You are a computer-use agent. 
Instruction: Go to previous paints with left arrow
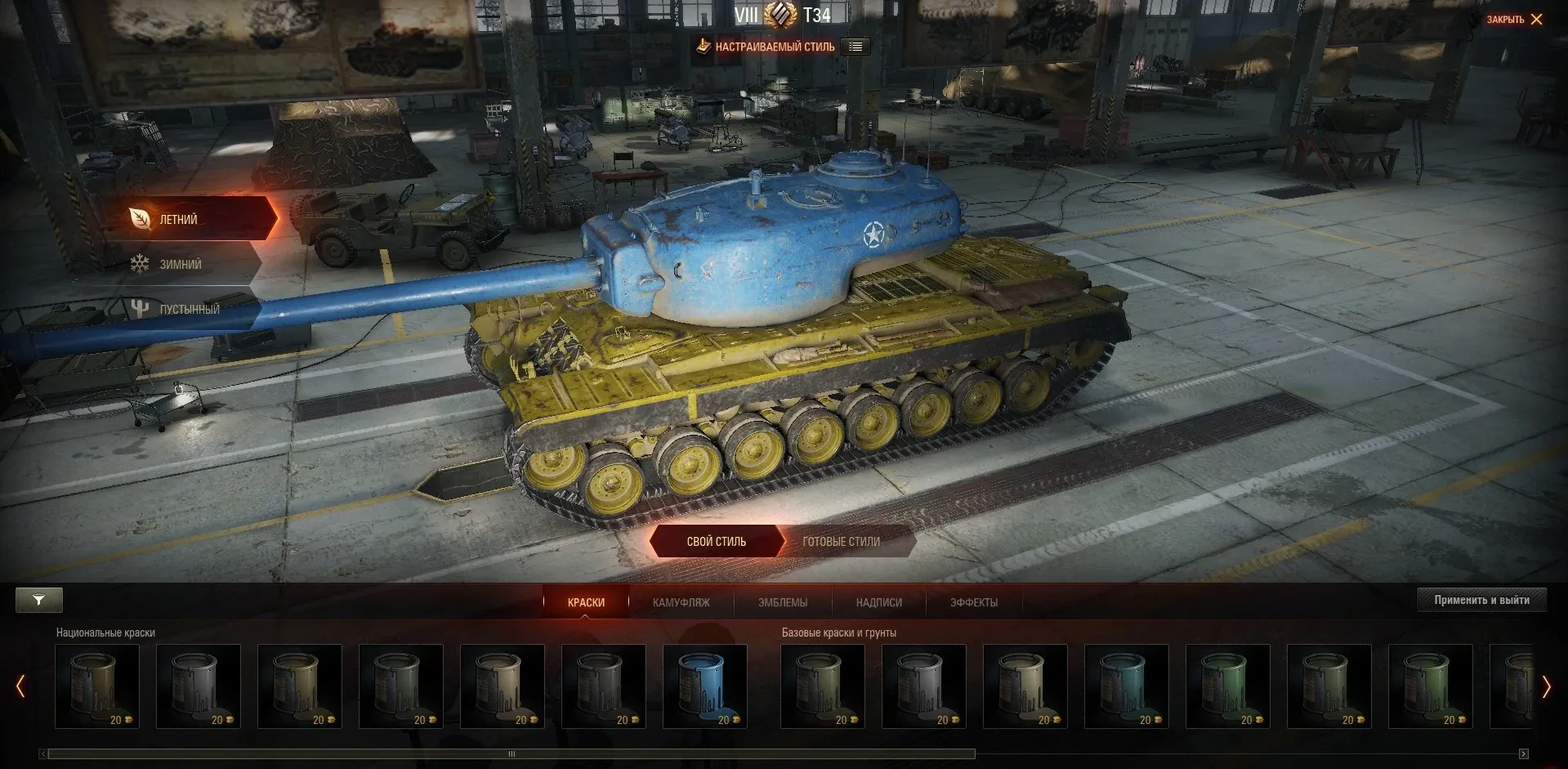click(21, 686)
